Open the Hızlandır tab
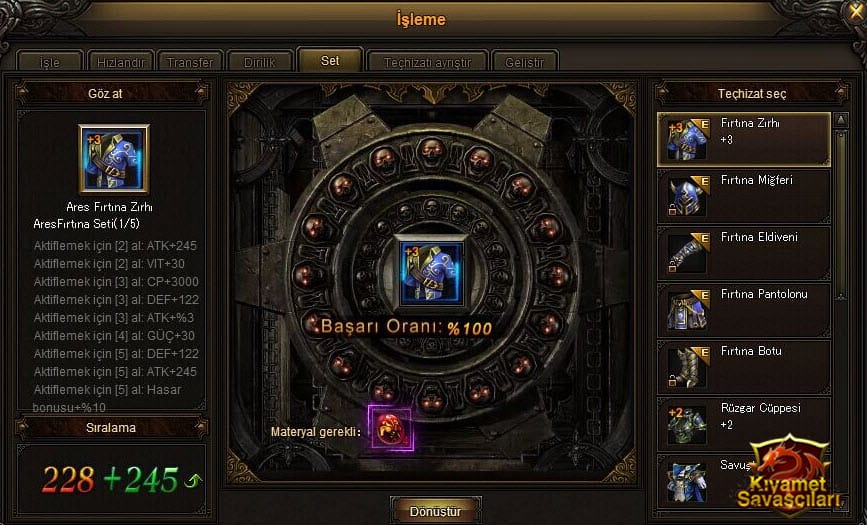867x525 pixels. point(119,62)
